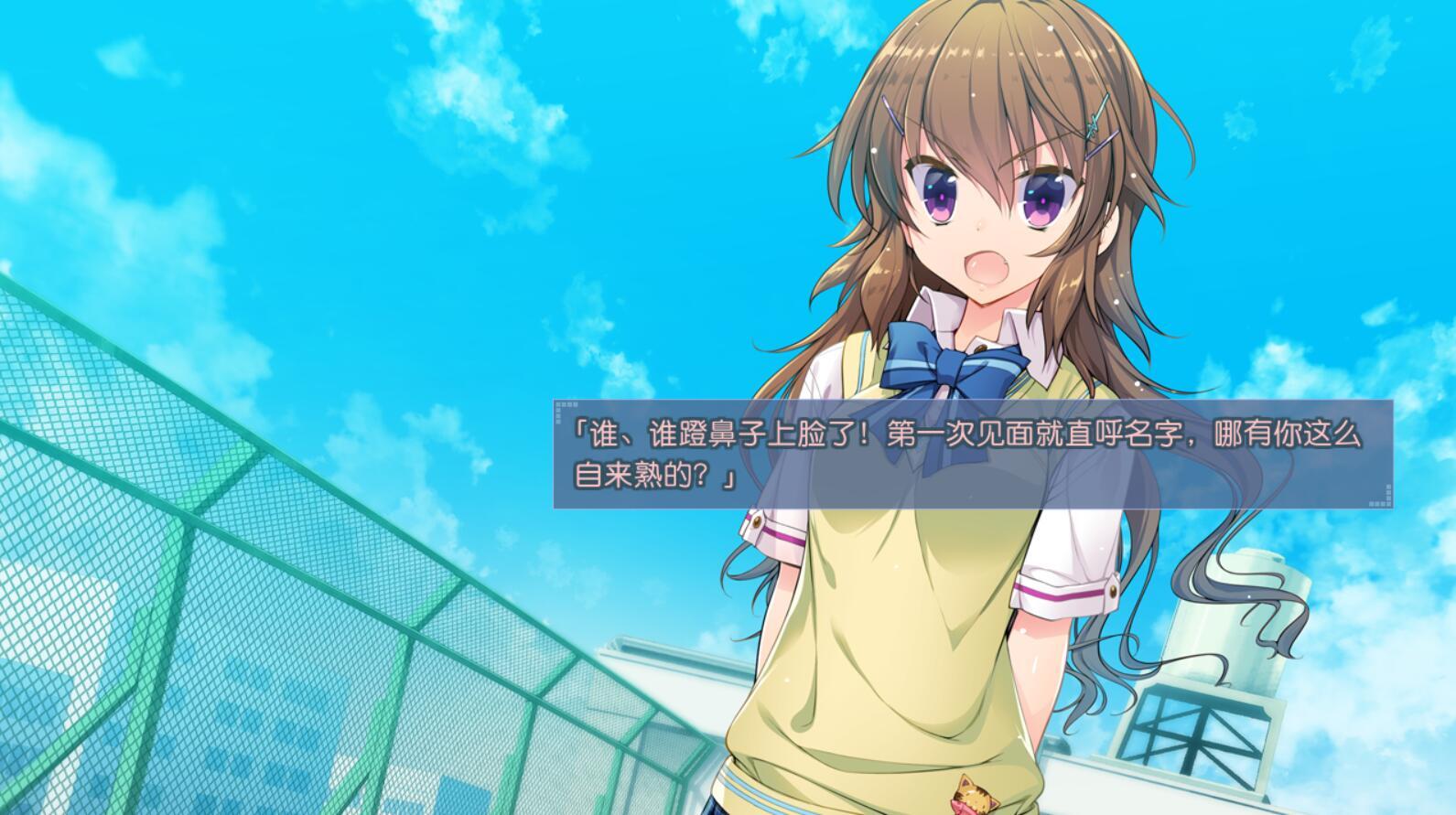Click the first tiny glyph in the top-left marker row
Screen dimensions: 1456x815
[556, 403]
